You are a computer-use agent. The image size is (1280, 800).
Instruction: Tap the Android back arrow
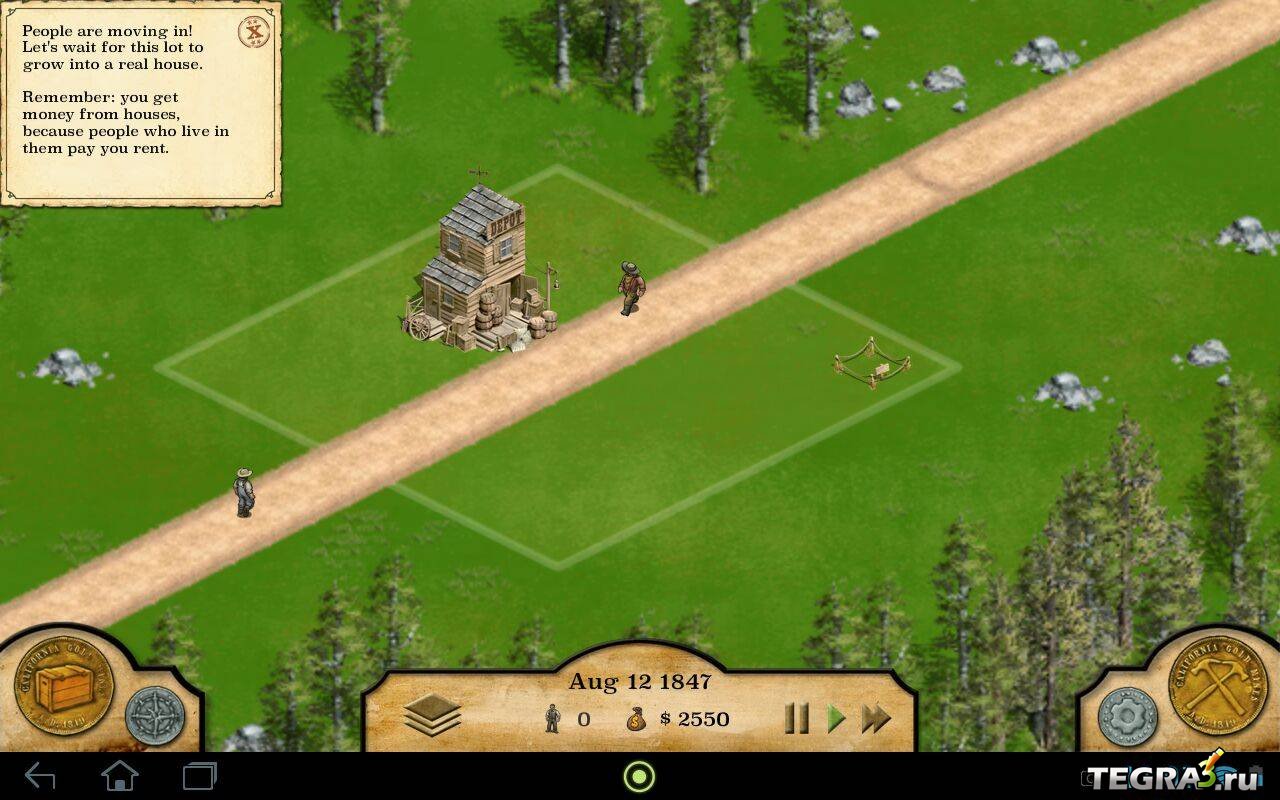pyautogui.click(x=40, y=776)
